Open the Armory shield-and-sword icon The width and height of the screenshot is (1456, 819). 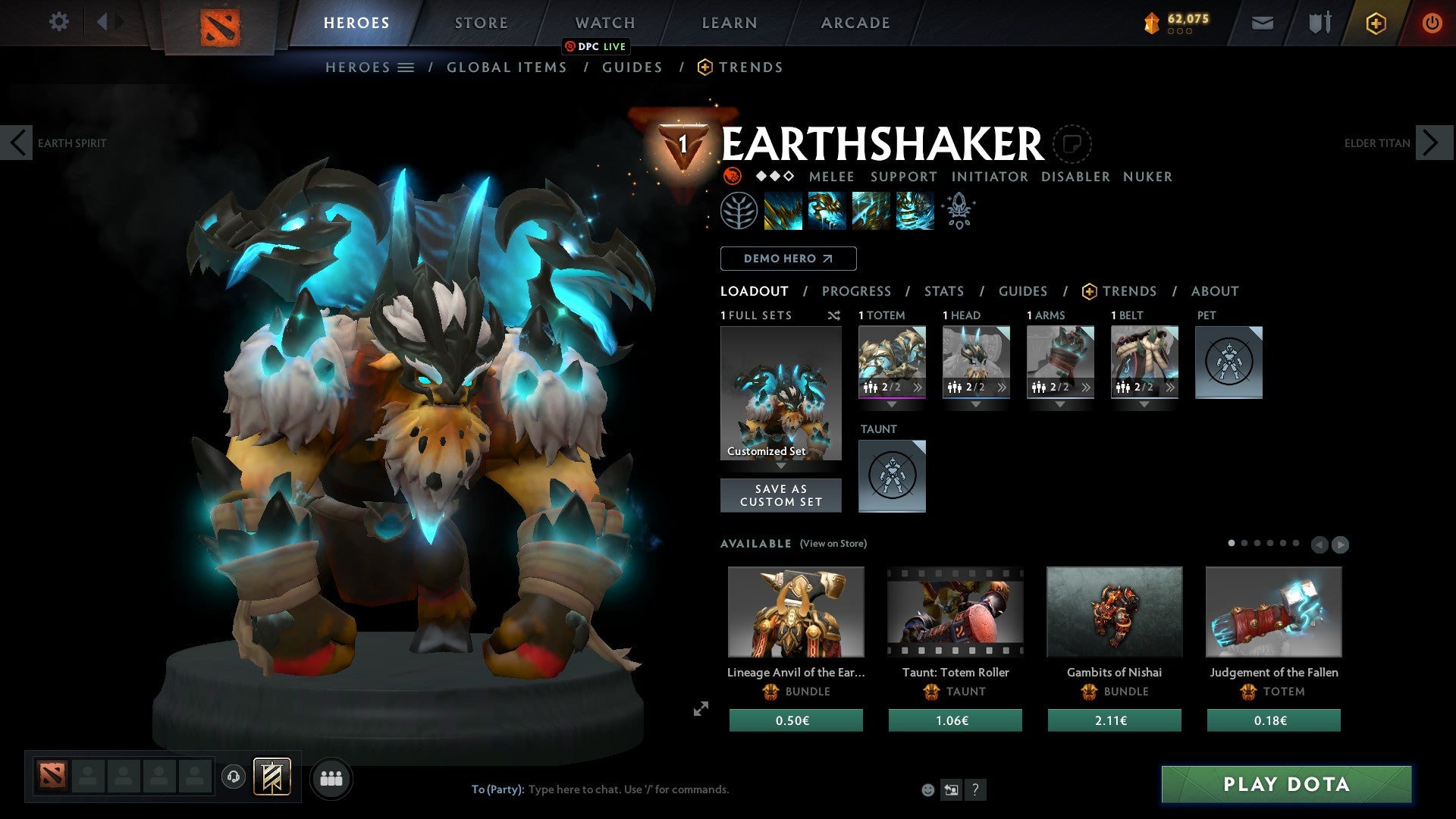[x=1319, y=23]
